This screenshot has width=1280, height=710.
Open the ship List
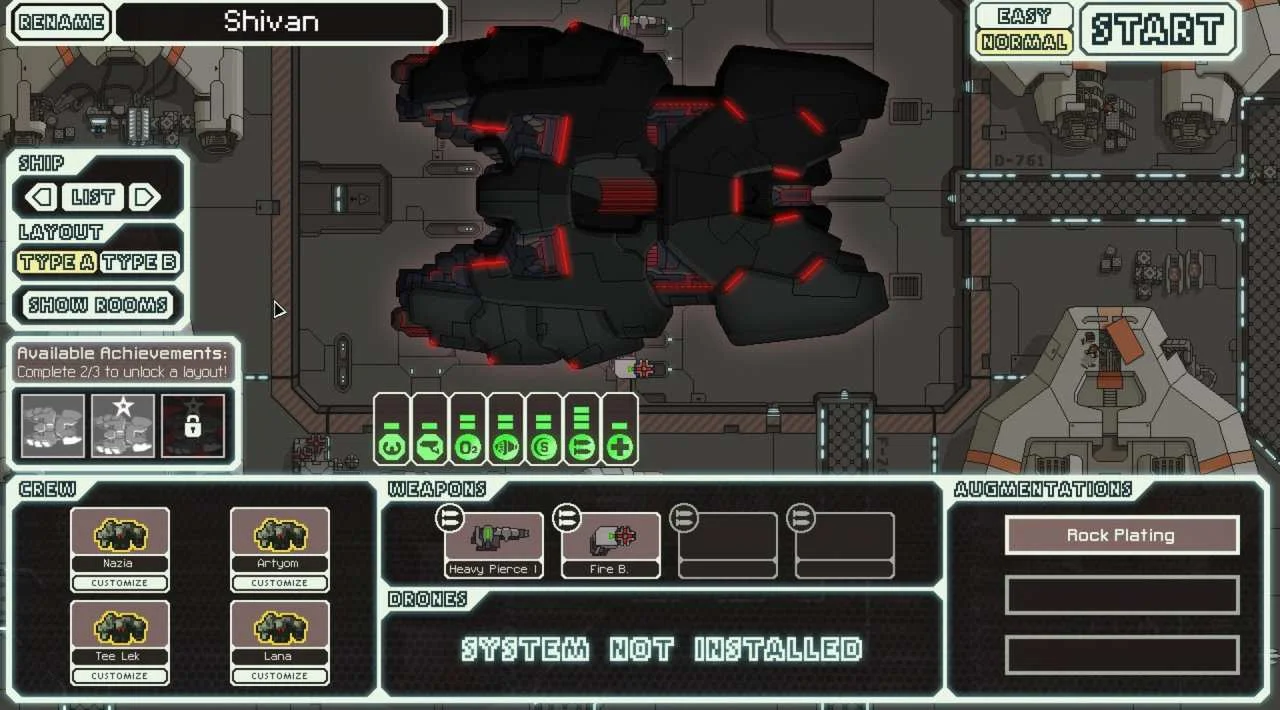pyautogui.click(x=93, y=197)
